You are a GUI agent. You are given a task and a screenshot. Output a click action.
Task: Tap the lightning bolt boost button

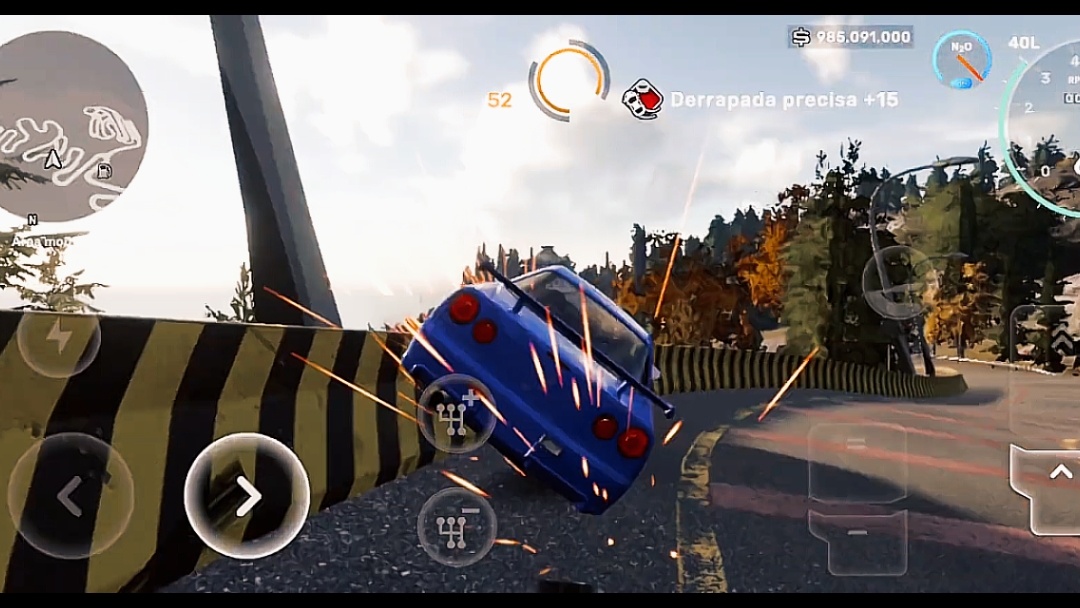pyautogui.click(x=59, y=336)
